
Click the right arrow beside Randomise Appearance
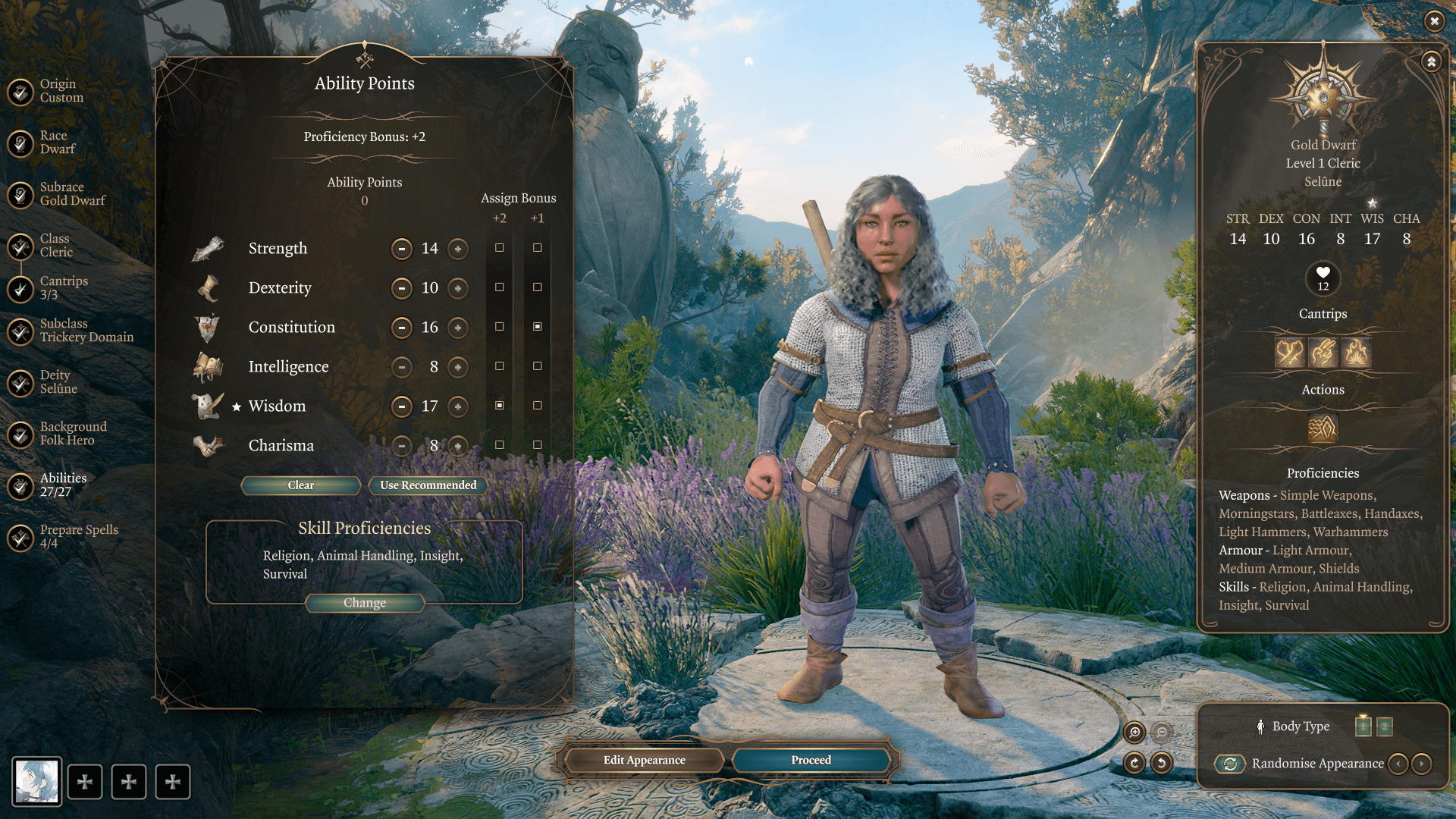(1422, 764)
